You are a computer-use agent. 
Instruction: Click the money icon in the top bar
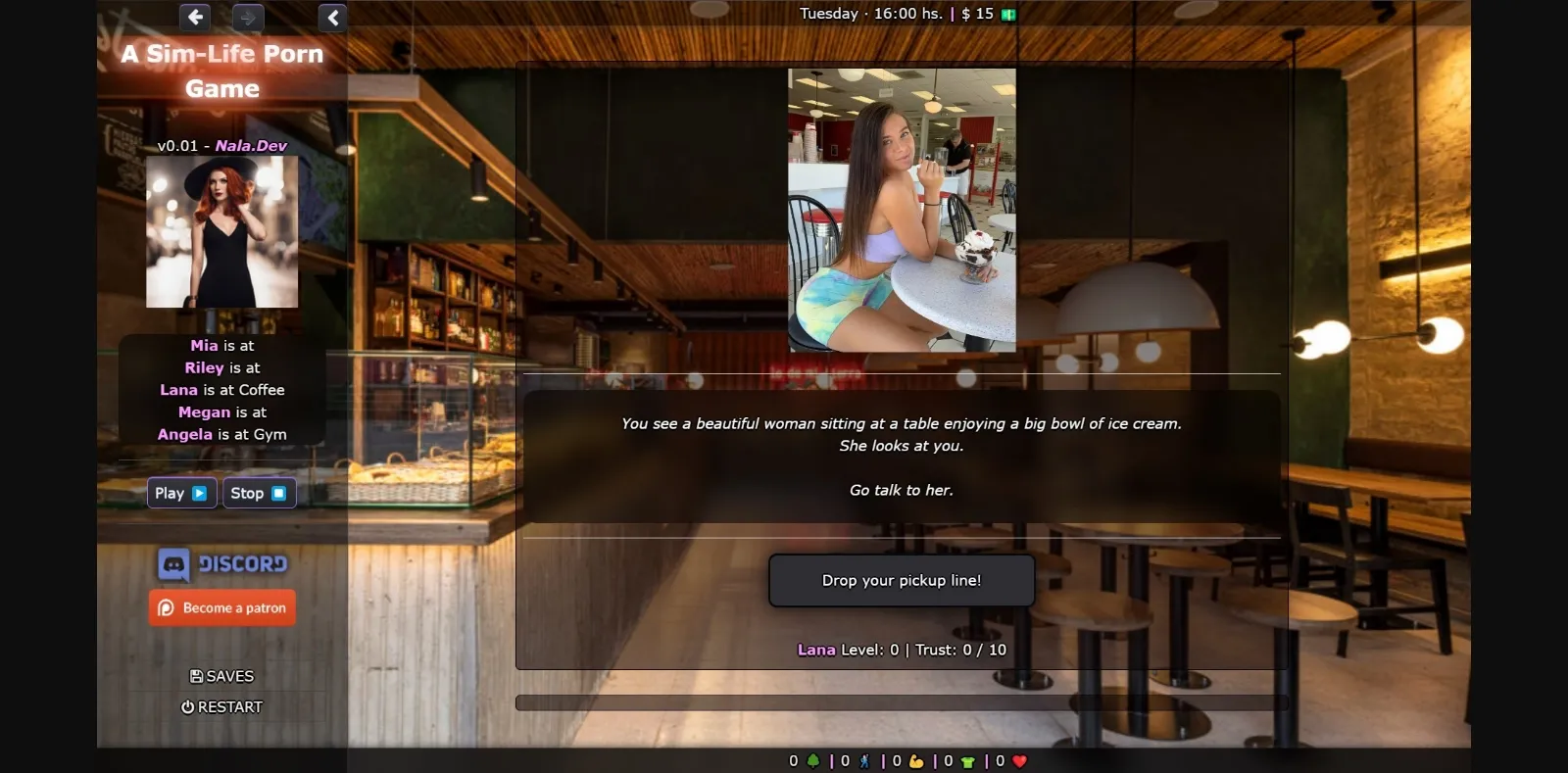tap(1009, 14)
